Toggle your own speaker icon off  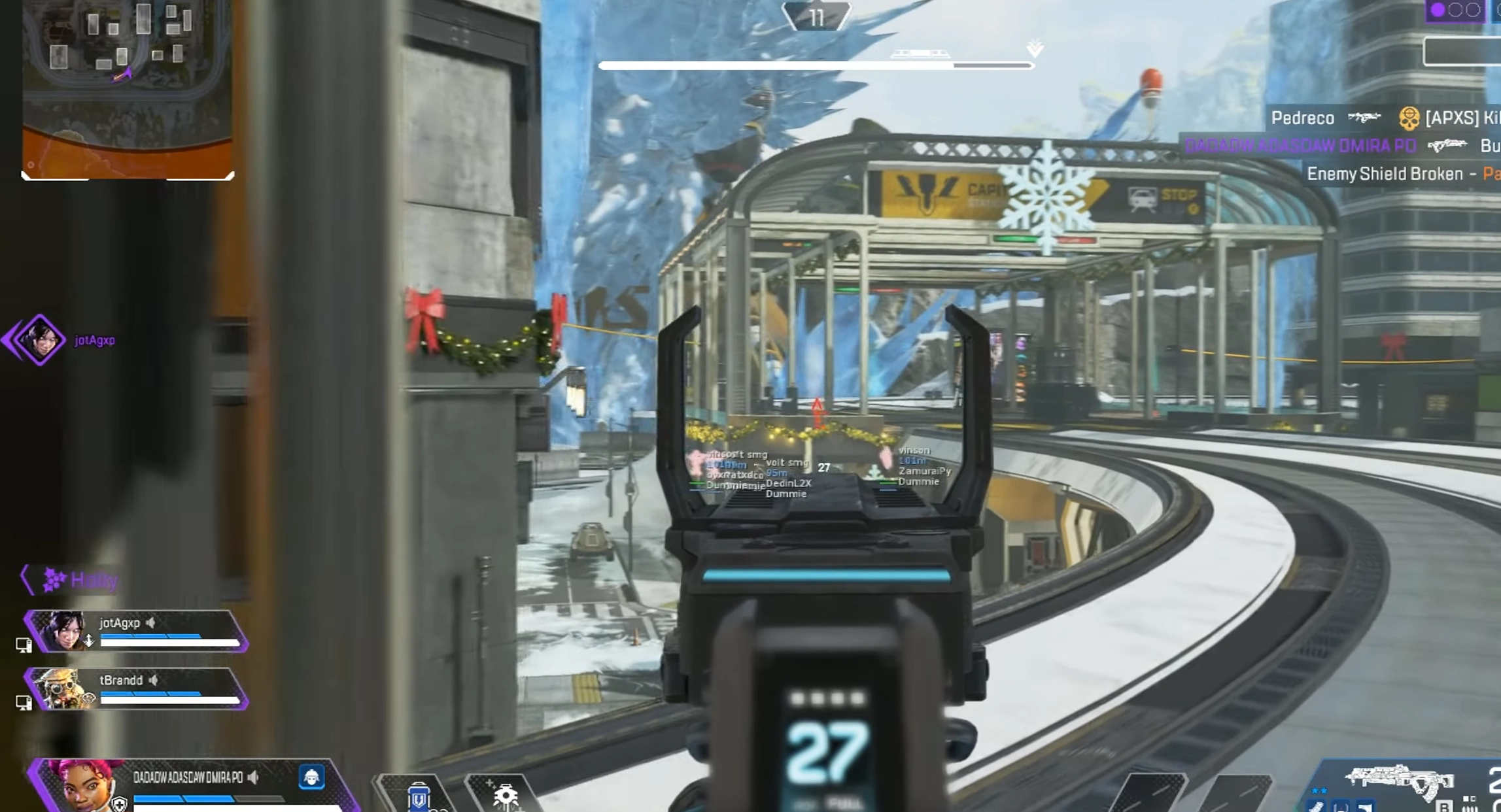(254, 778)
